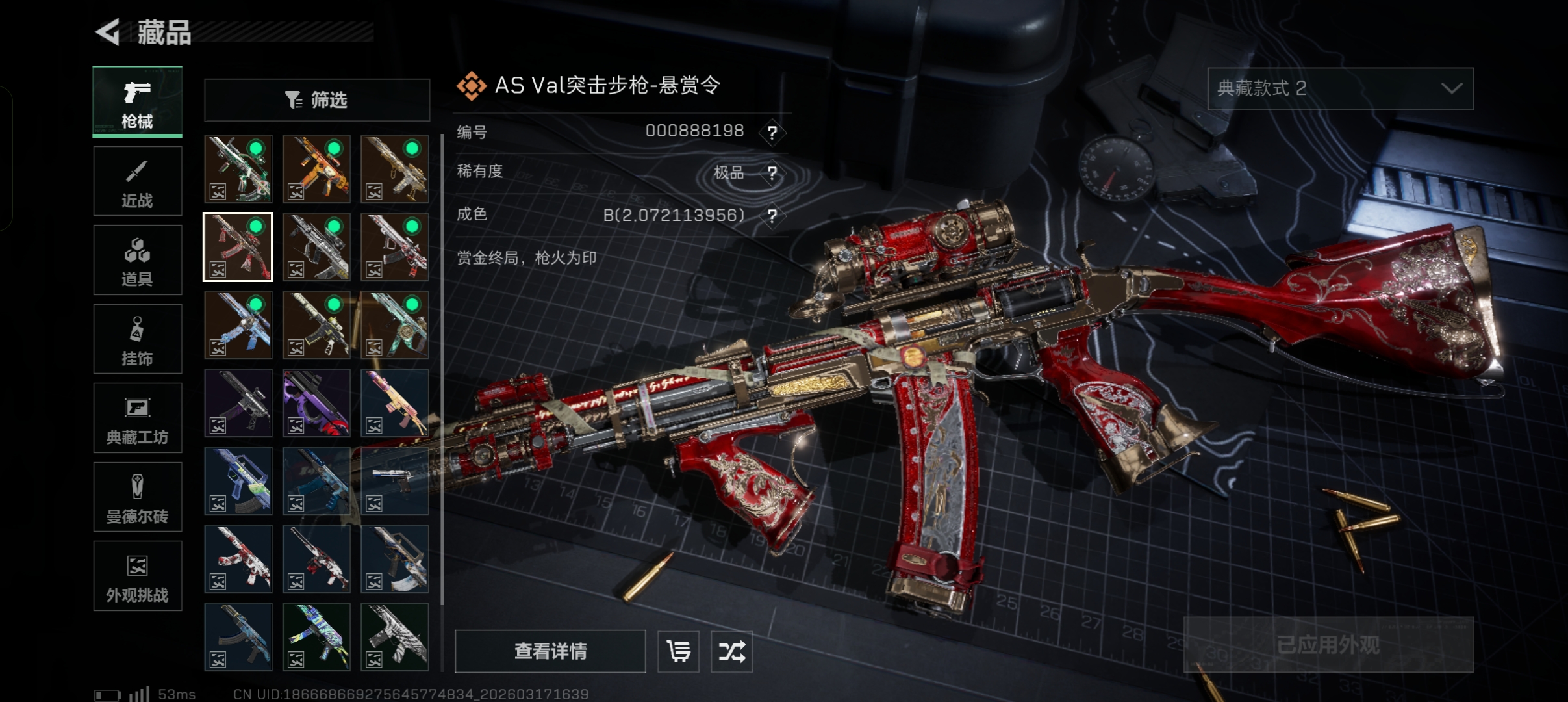Image resolution: width=1568 pixels, height=702 pixels.
Task: Open the 外观挑战 appearance challenge tab
Action: point(137,576)
